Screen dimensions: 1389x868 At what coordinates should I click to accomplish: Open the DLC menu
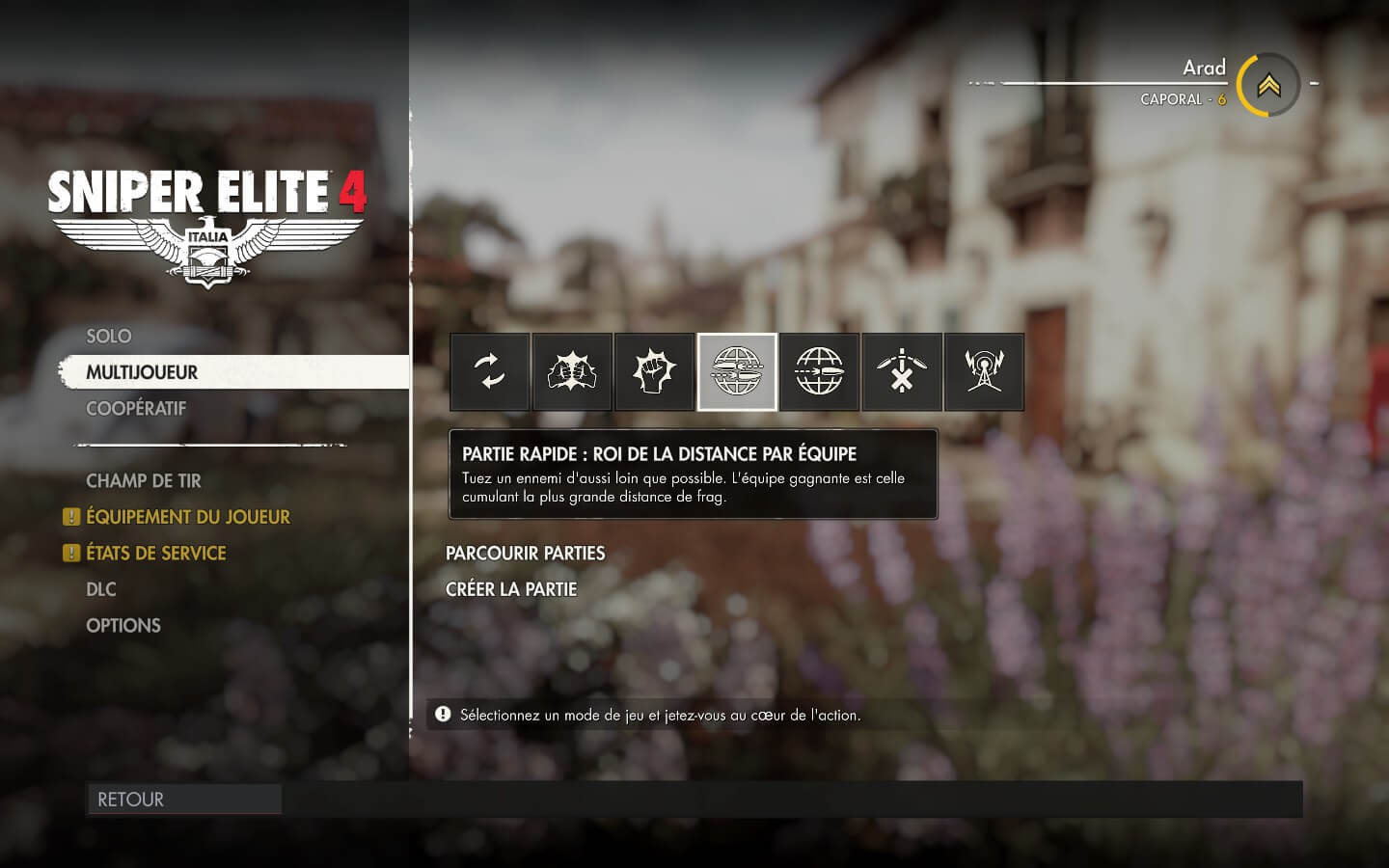pyautogui.click(x=100, y=589)
